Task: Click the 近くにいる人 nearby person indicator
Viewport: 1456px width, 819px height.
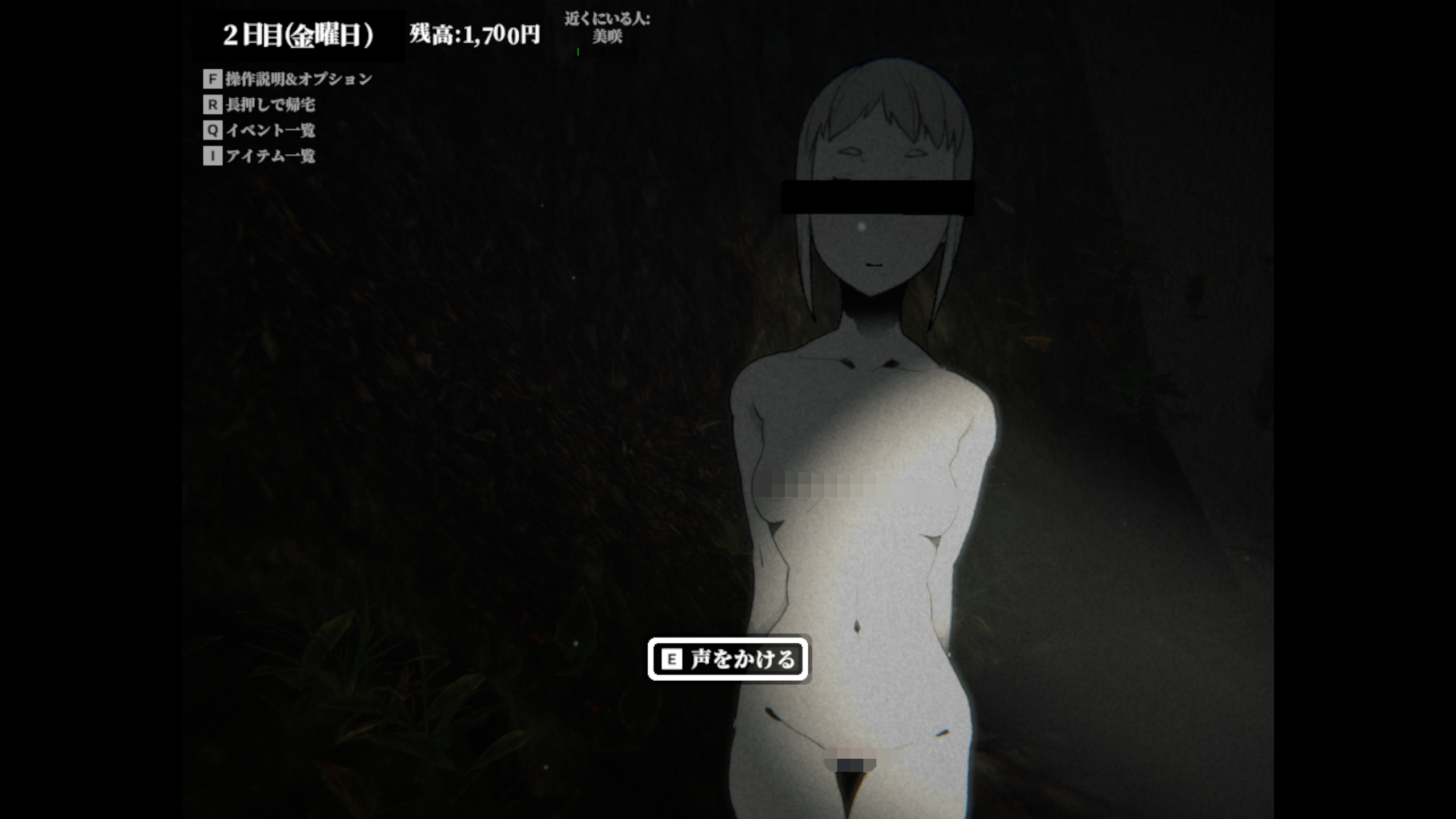Action: [606, 18]
